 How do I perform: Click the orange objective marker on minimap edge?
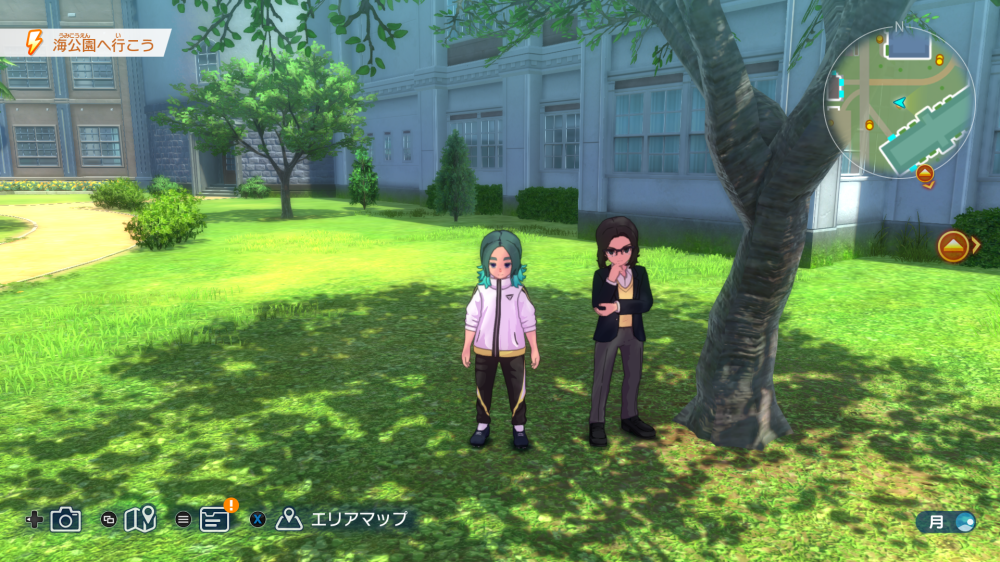pyautogui.click(x=925, y=174)
